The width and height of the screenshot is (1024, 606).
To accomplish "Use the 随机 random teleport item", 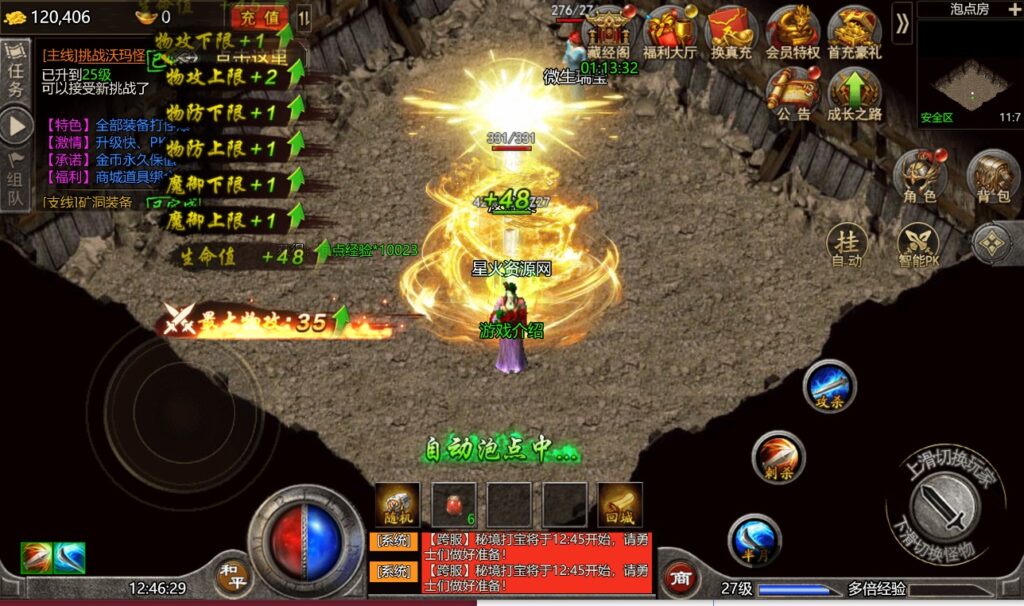I will coord(397,503).
